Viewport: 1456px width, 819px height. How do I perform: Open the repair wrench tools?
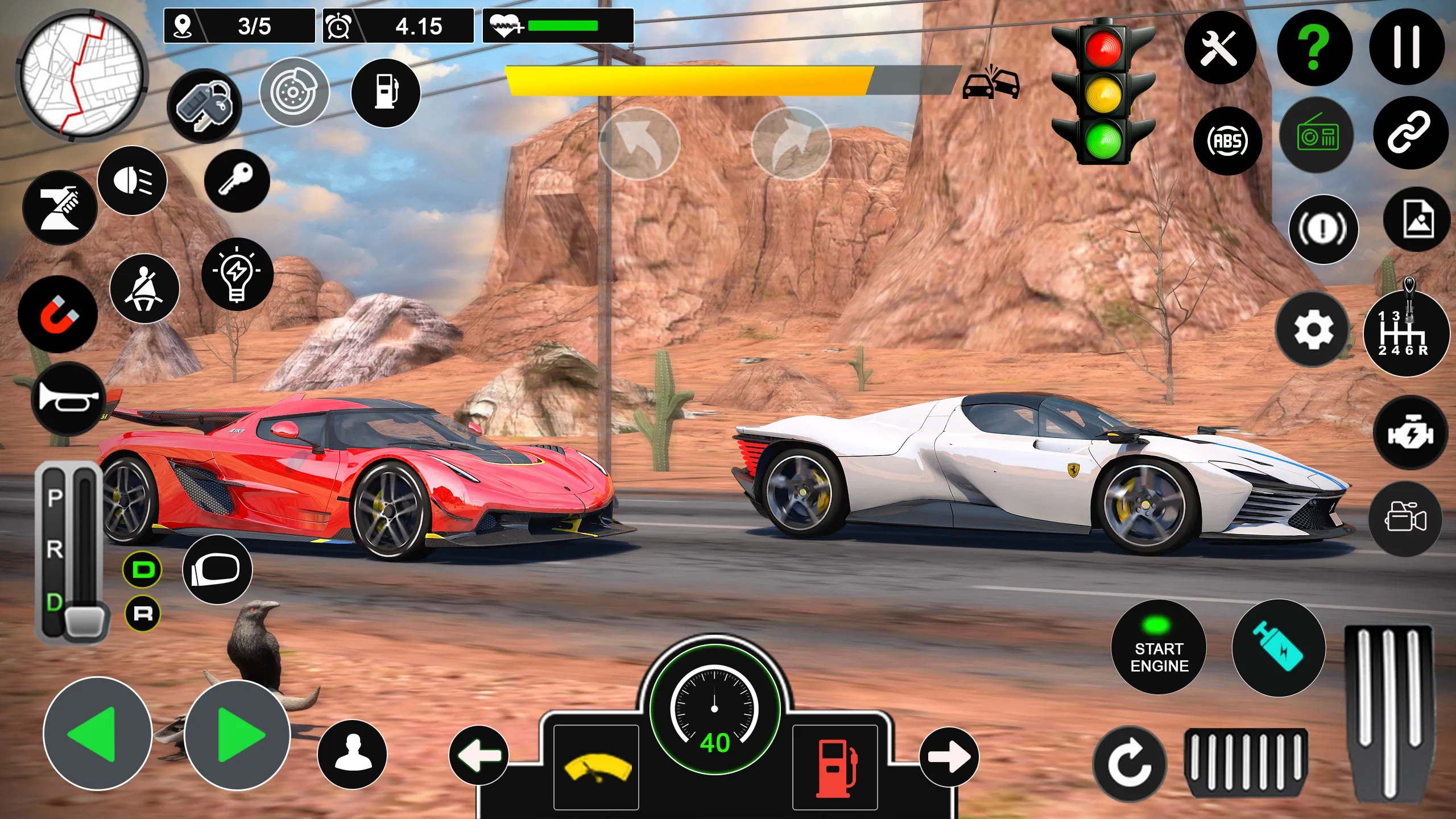1223,48
